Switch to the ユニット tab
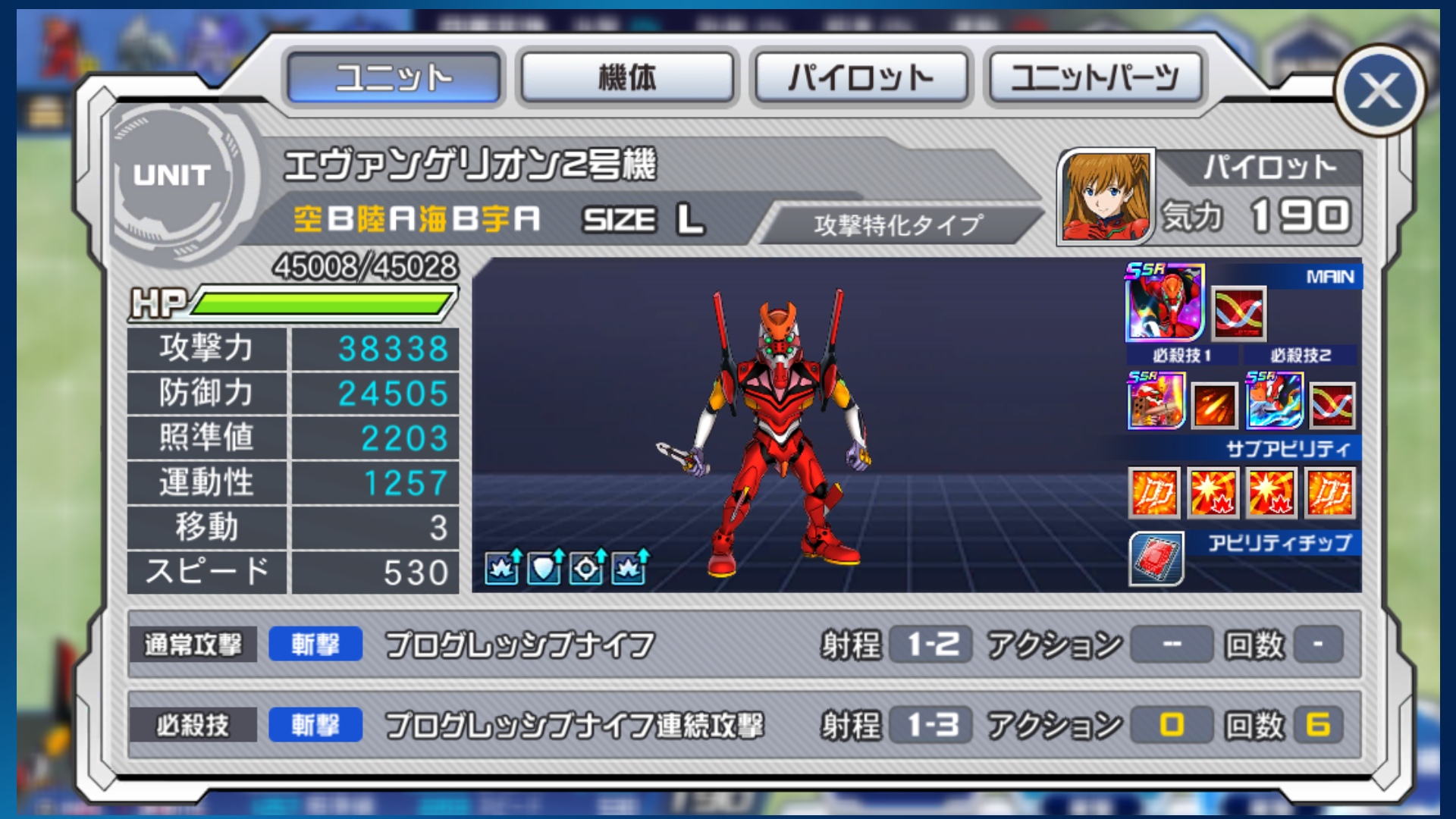Screen dimensions: 1456x819 tap(394, 77)
